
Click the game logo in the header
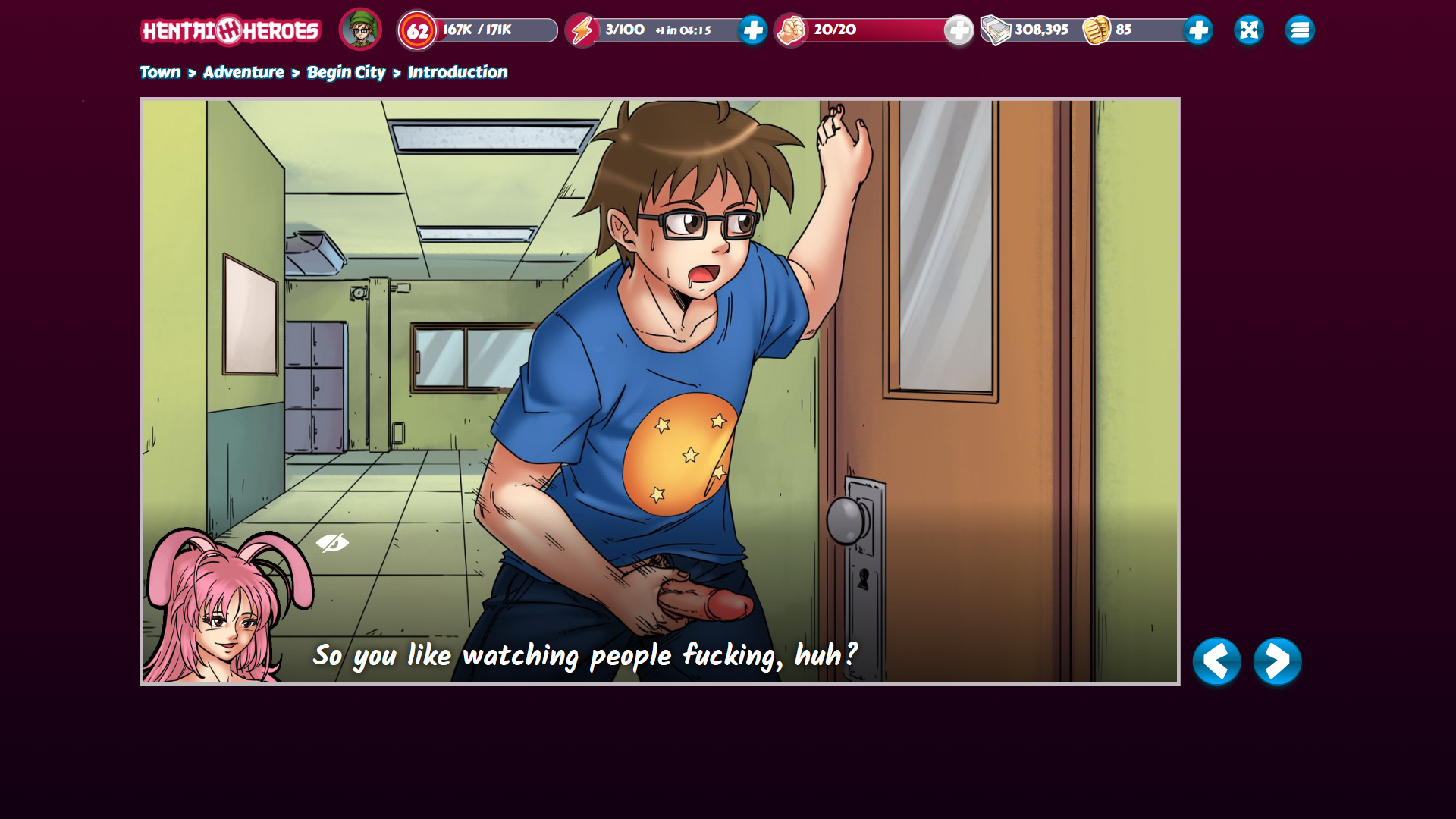(231, 30)
